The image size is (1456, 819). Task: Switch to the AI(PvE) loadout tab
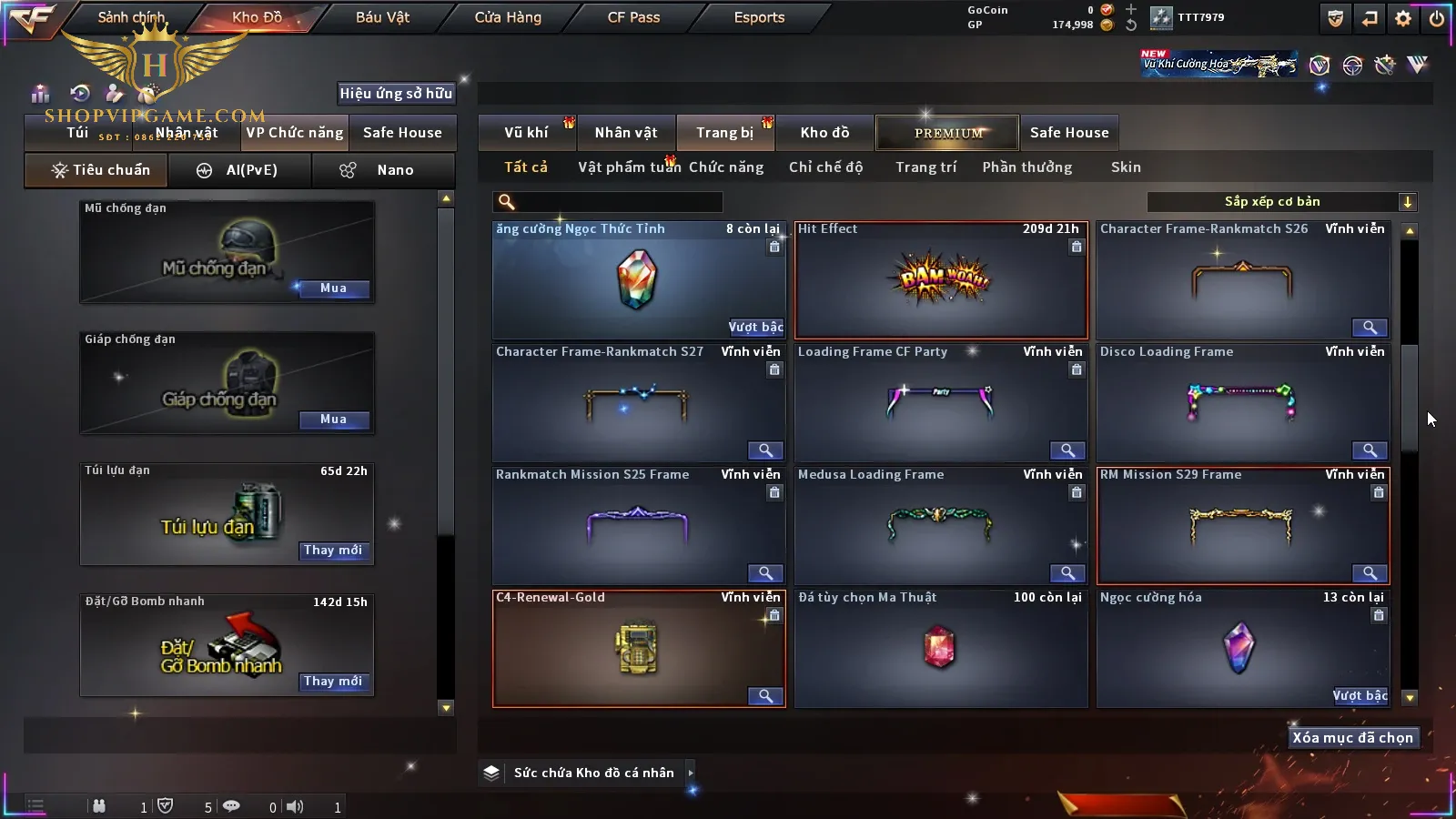point(240,170)
